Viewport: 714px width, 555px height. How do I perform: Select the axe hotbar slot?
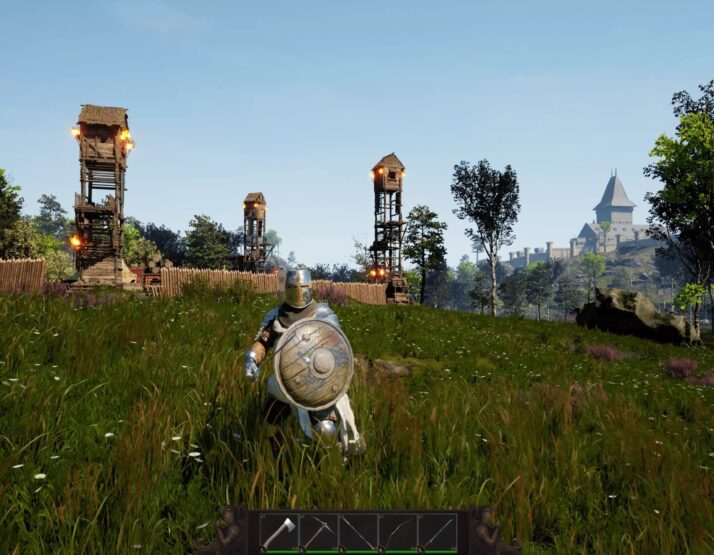click(x=278, y=532)
